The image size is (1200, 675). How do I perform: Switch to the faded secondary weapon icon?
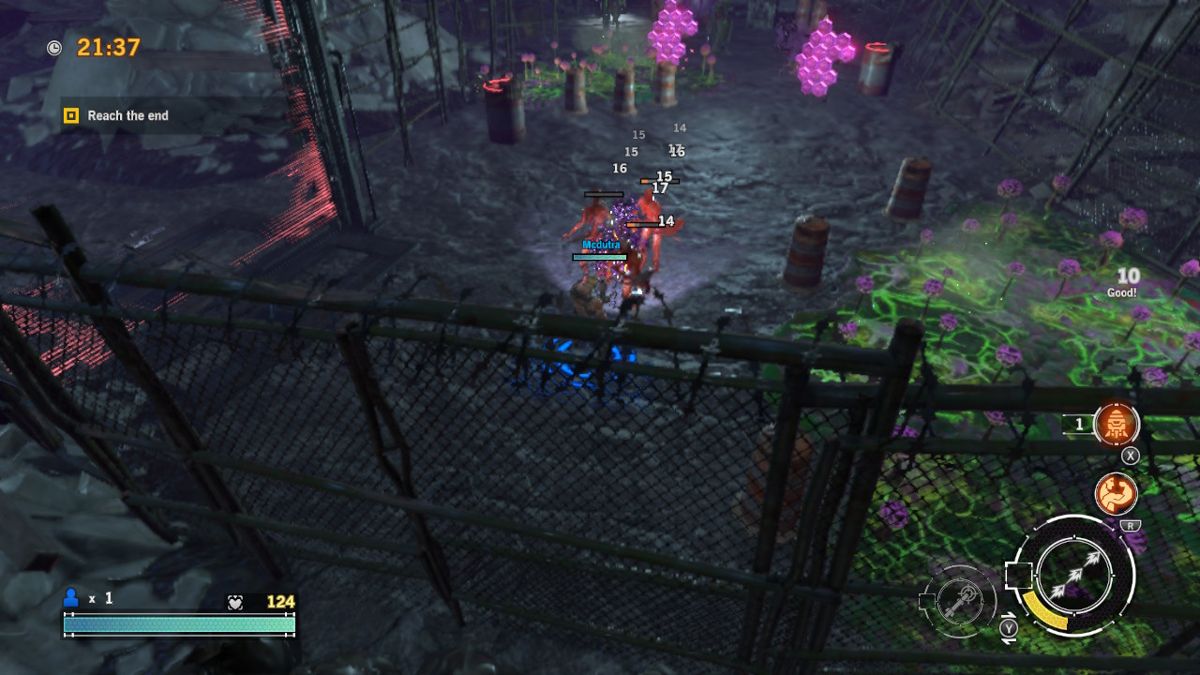coord(961,601)
